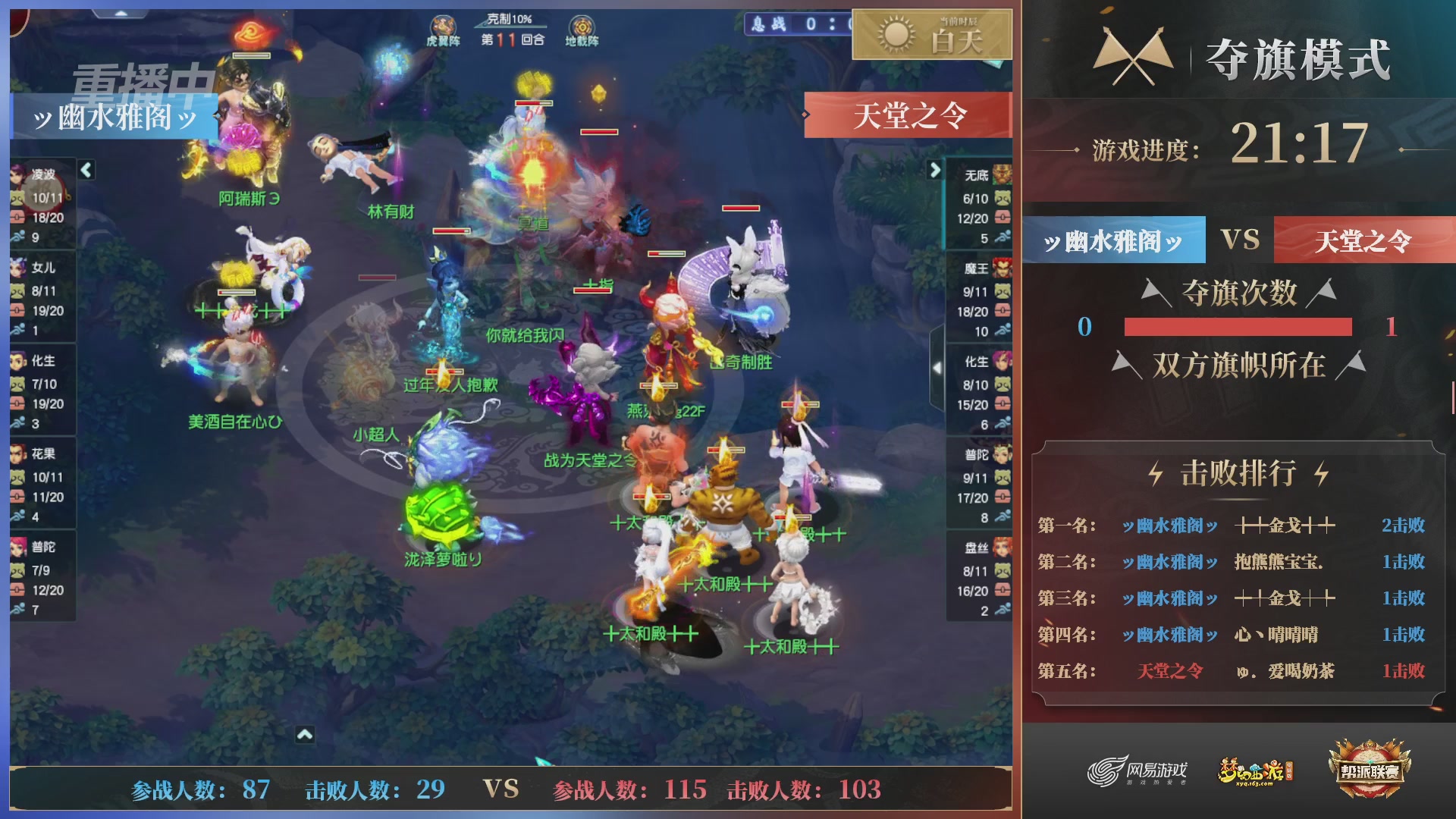Toggle the 息战 truce timer display
Screen dimensions: 1456x819
[x=791, y=25]
